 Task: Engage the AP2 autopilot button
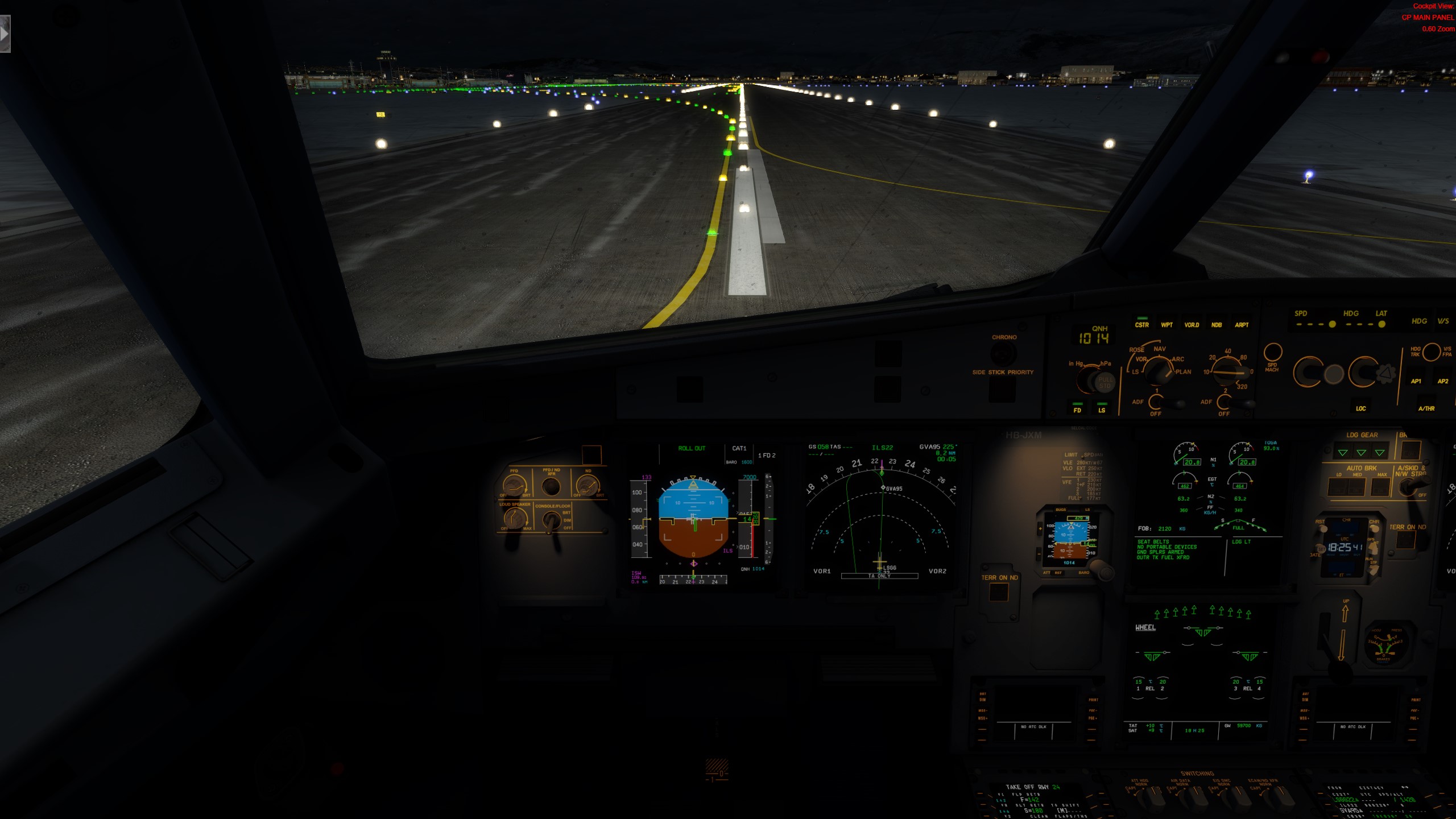point(1442,381)
